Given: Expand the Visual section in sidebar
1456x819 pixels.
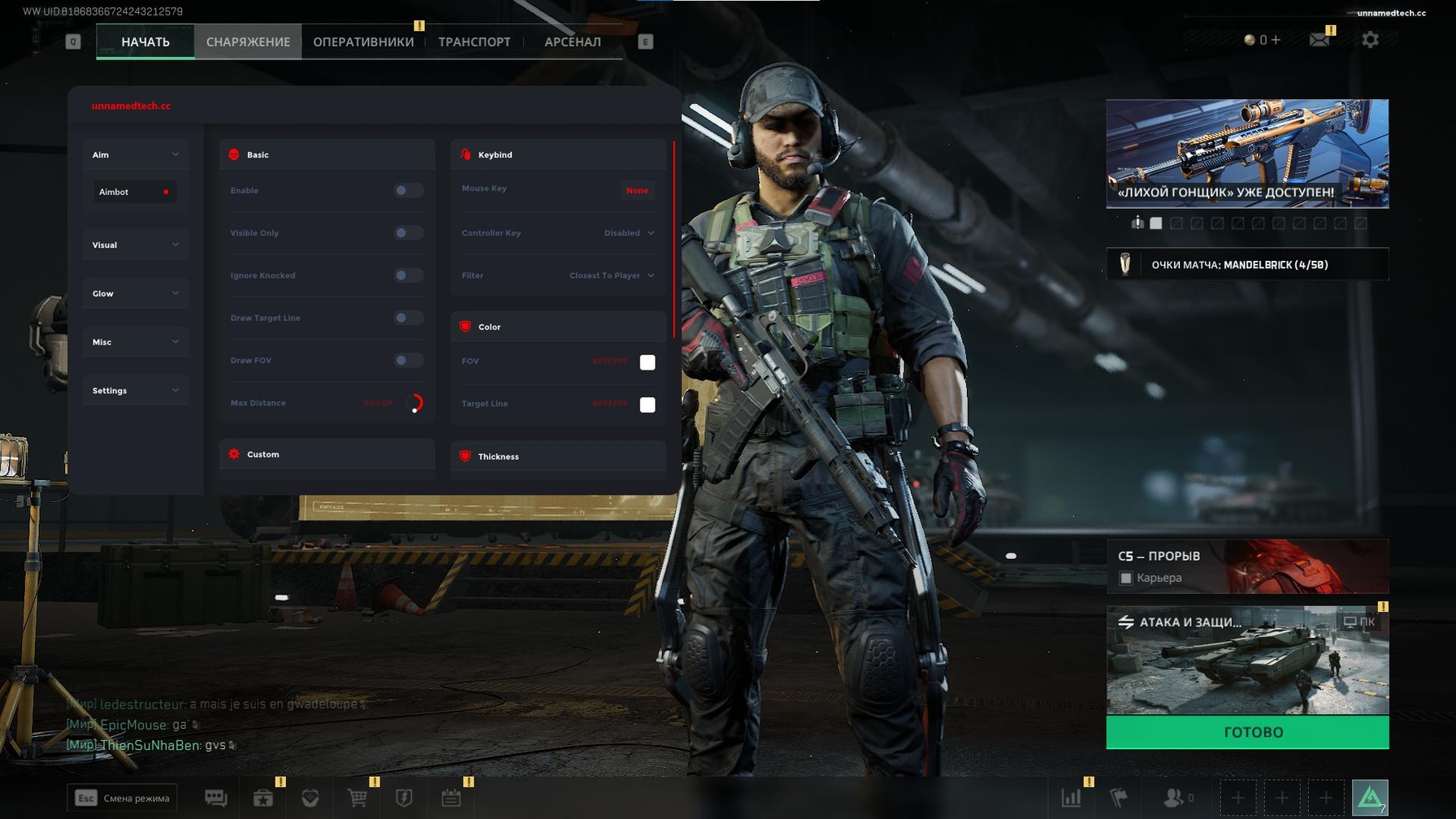Looking at the screenshot, I should click(x=135, y=245).
